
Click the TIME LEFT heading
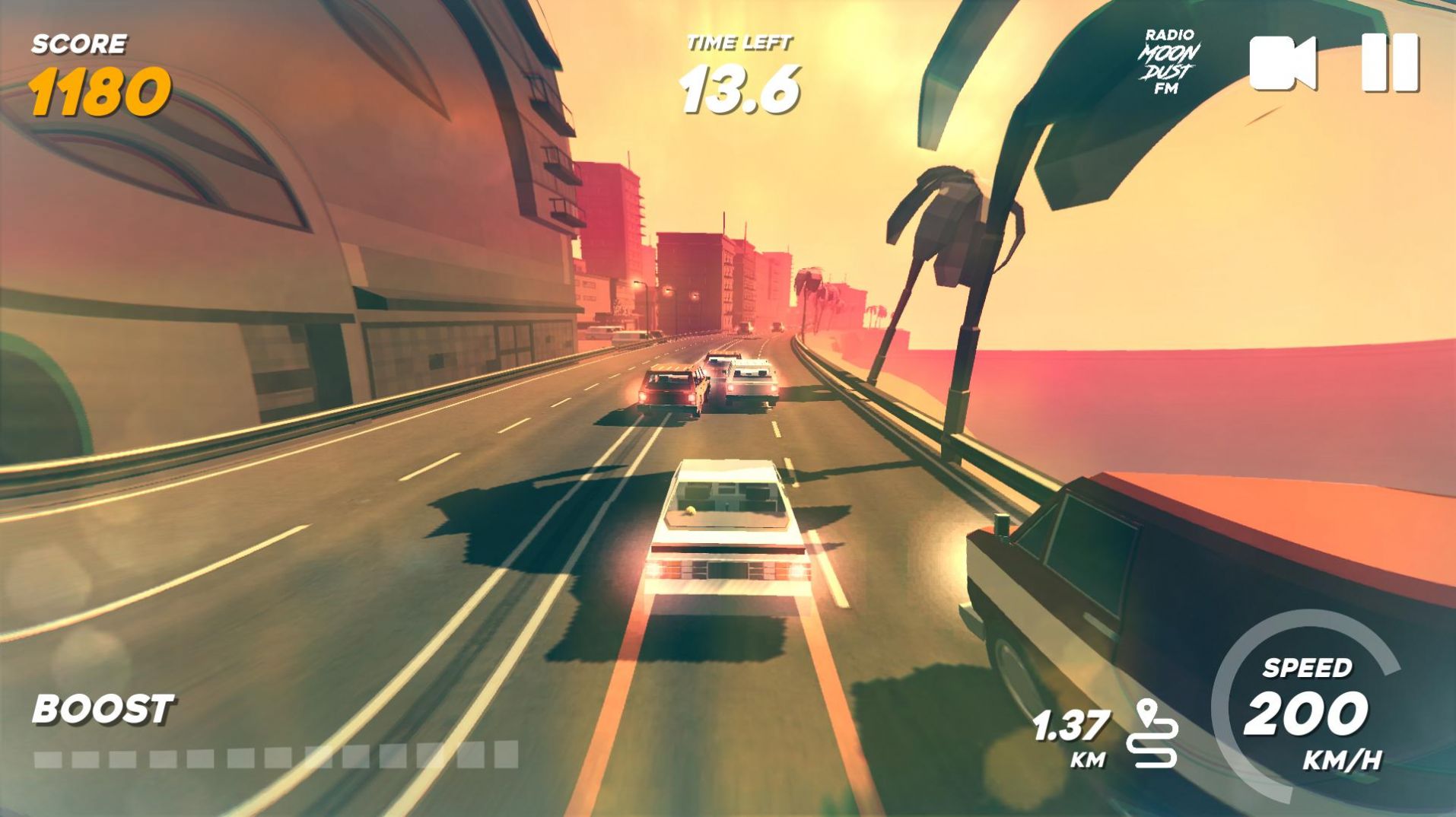pos(739,42)
